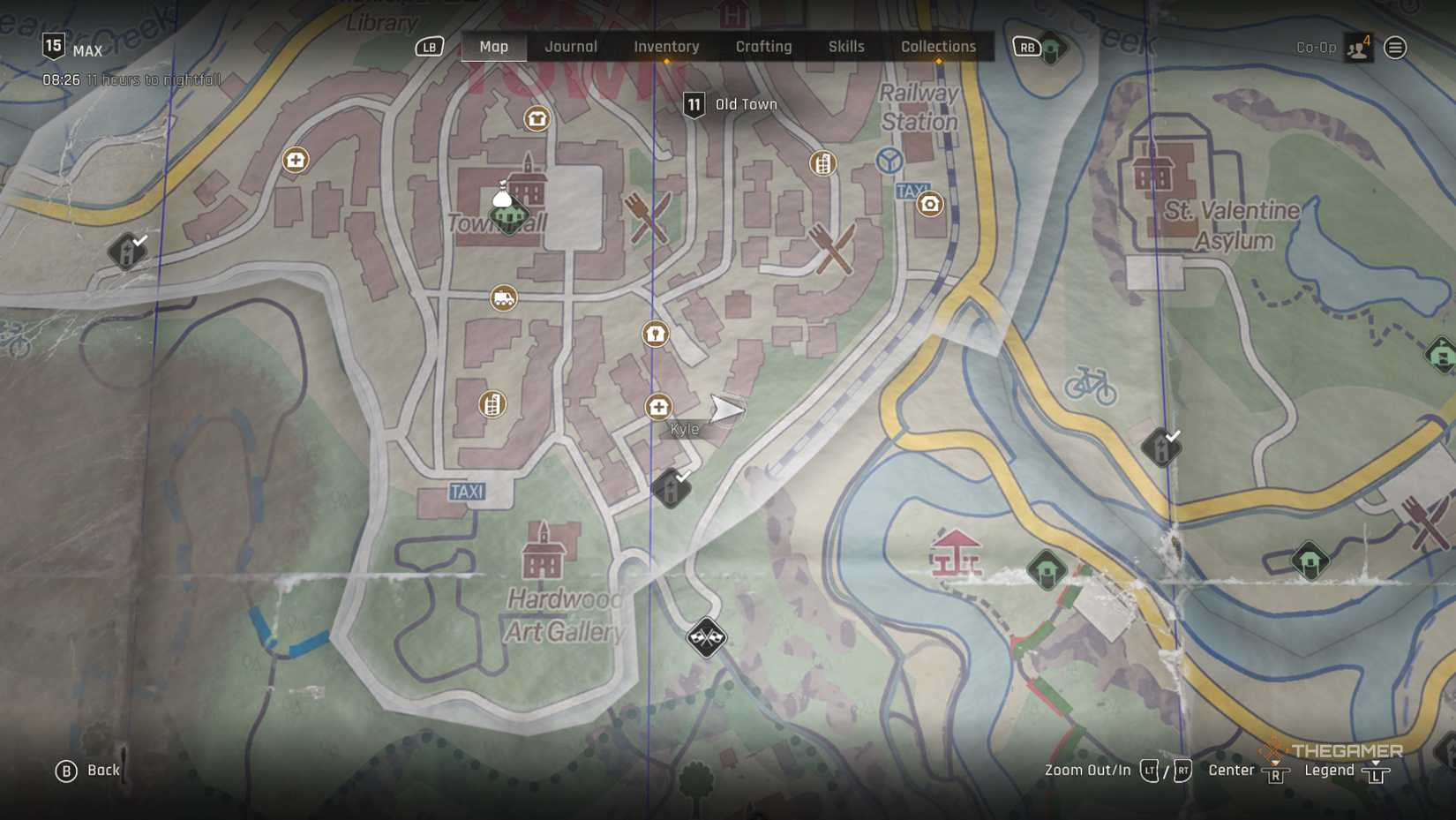Select the completed tower marker below Kyle
Viewport: 1456px width, 820px height.
[671, 488]
